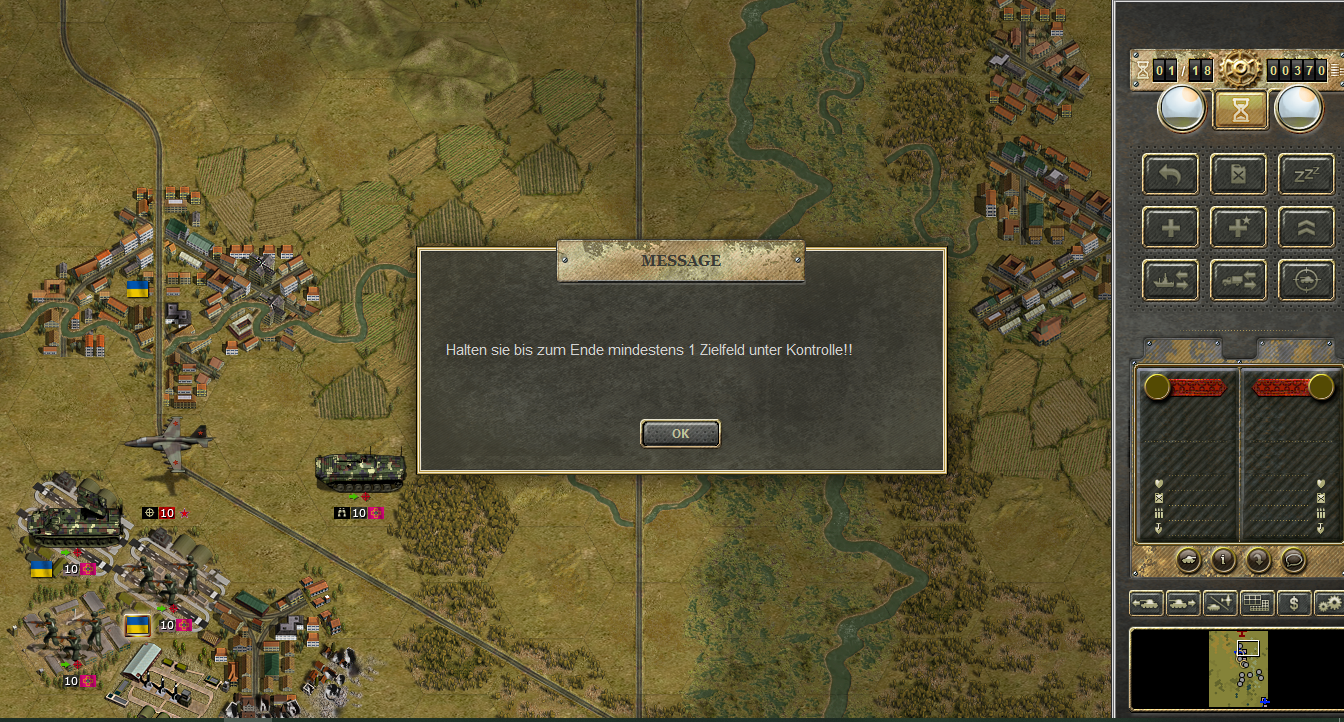Open the info (i) button
Screen dimensions: 1344x722
point(1223,560)
